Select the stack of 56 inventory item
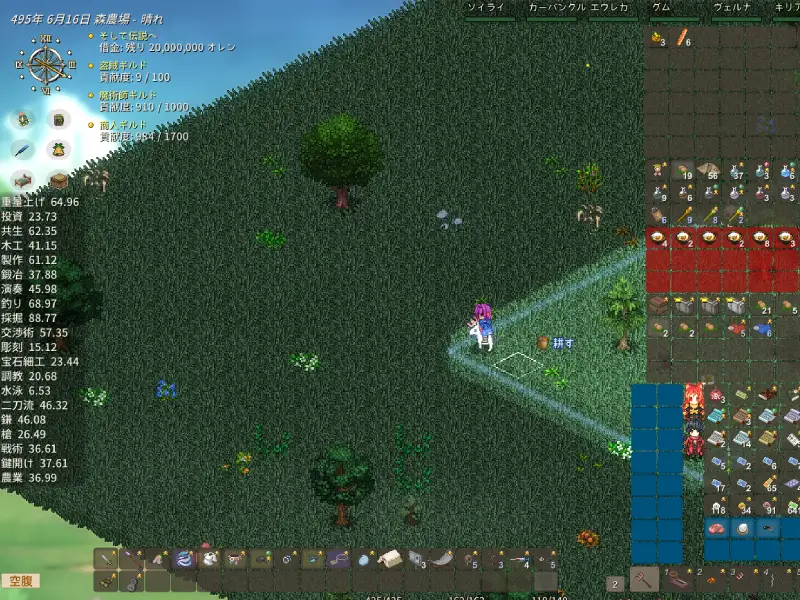The width and height of the screenshot is (800, 600). pos(709,170)
